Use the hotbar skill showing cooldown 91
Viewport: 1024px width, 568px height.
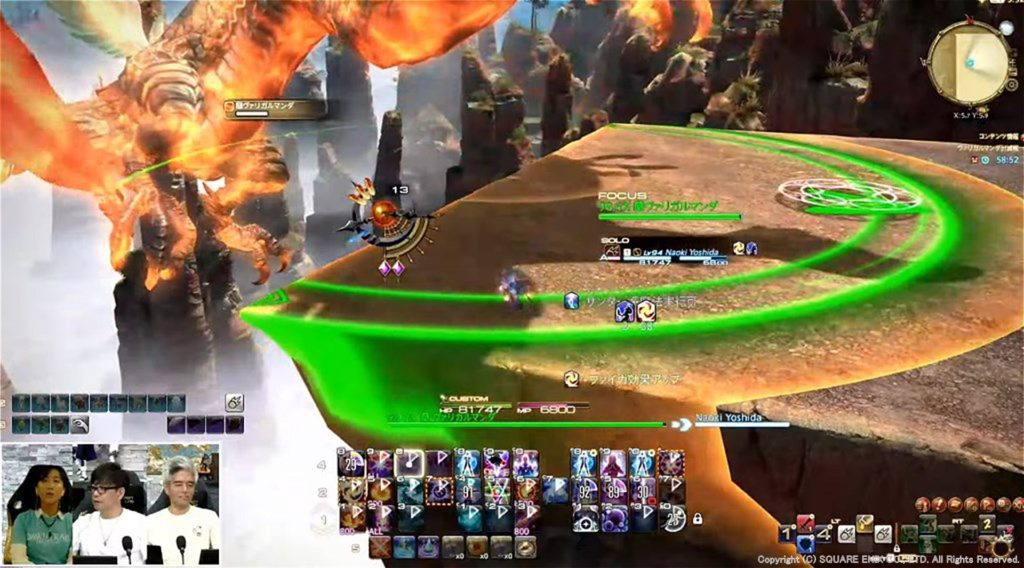[469, 491]
